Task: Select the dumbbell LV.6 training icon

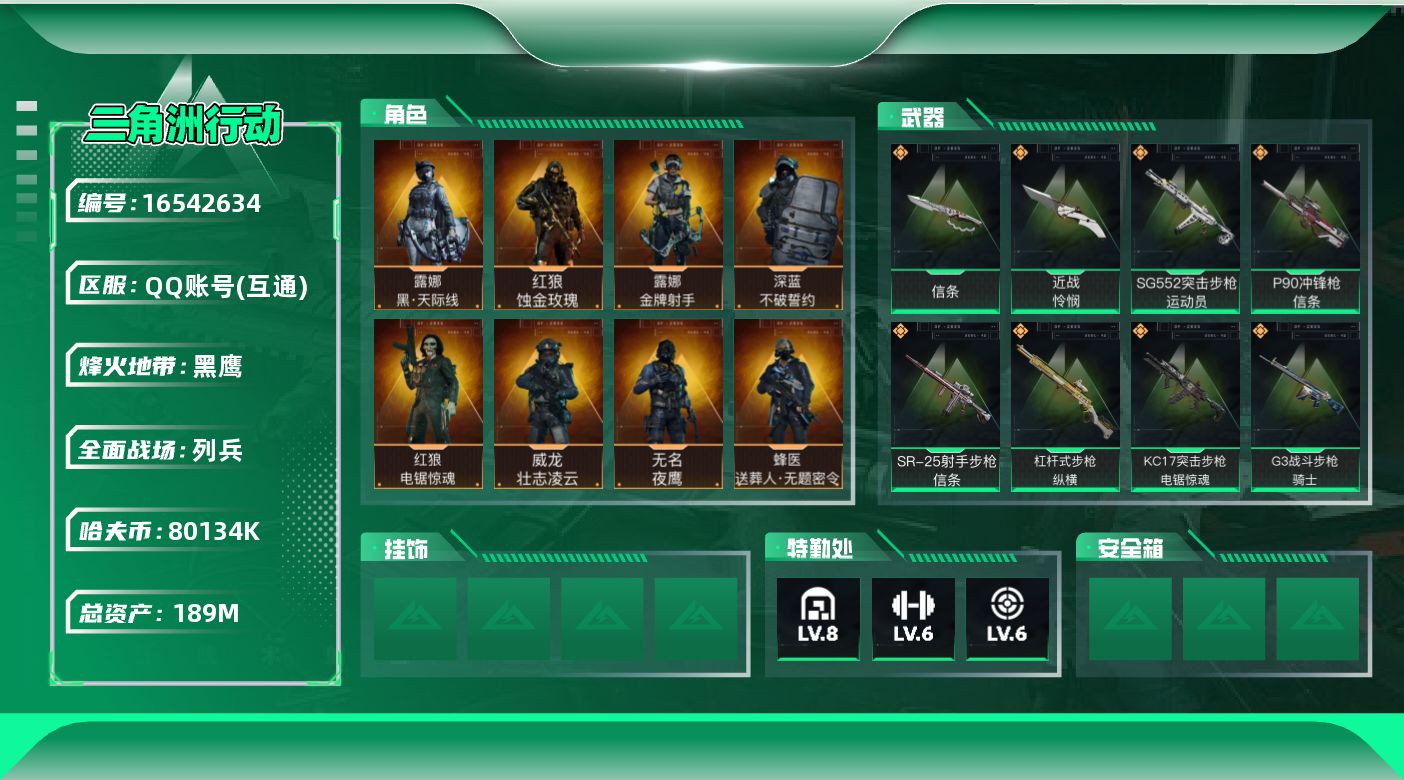Action: coord(912,617)
